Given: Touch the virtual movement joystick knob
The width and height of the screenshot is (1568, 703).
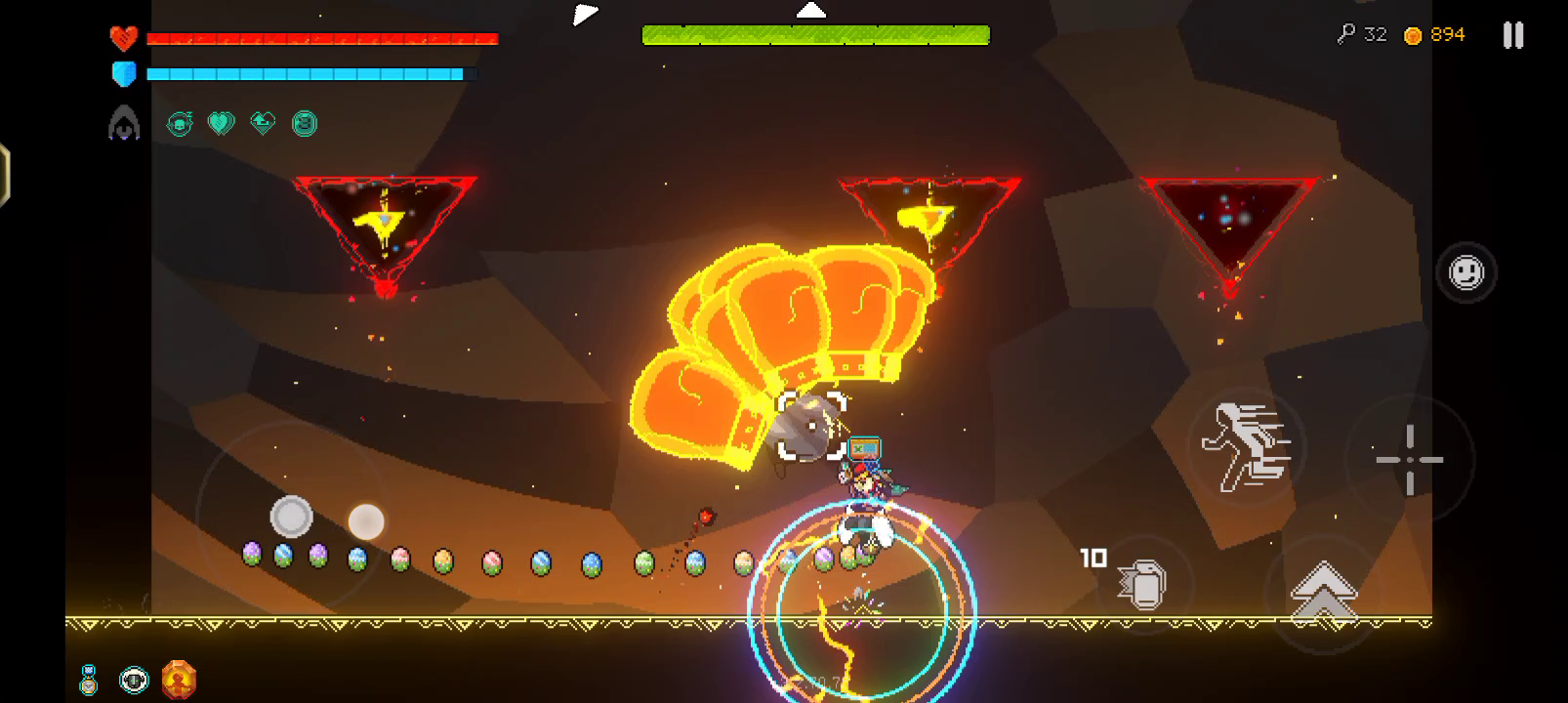Looking at the screenshot, I should pyautogui.click(x=291, y=517).
